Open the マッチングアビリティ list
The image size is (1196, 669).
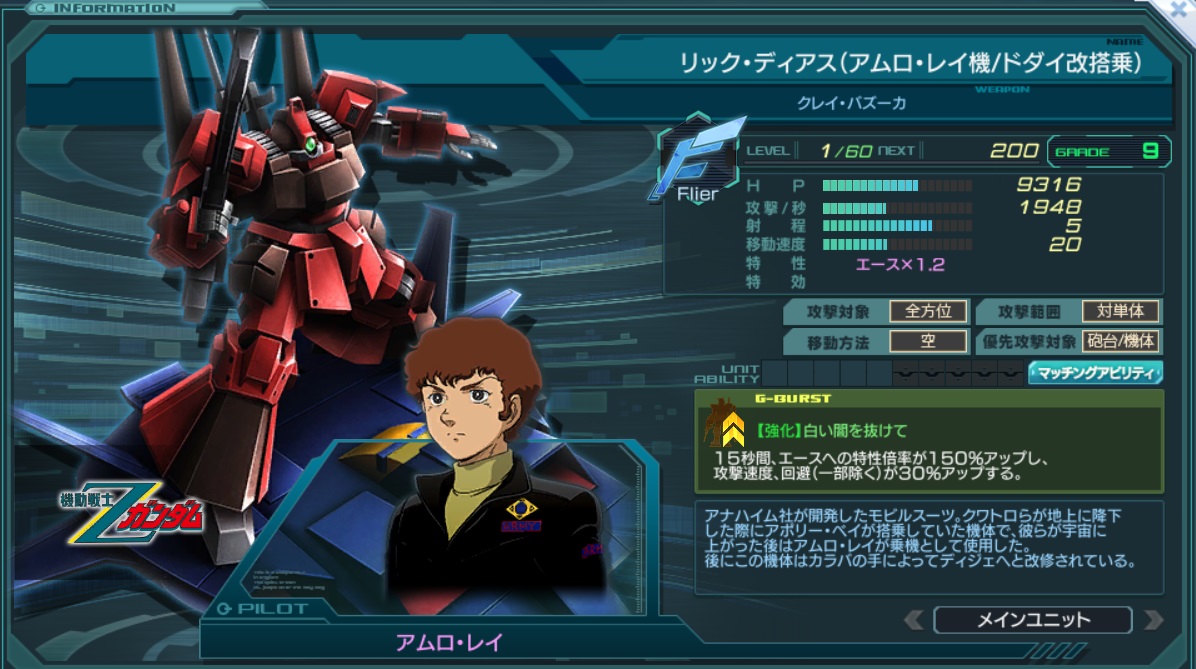coord(1095,374)
